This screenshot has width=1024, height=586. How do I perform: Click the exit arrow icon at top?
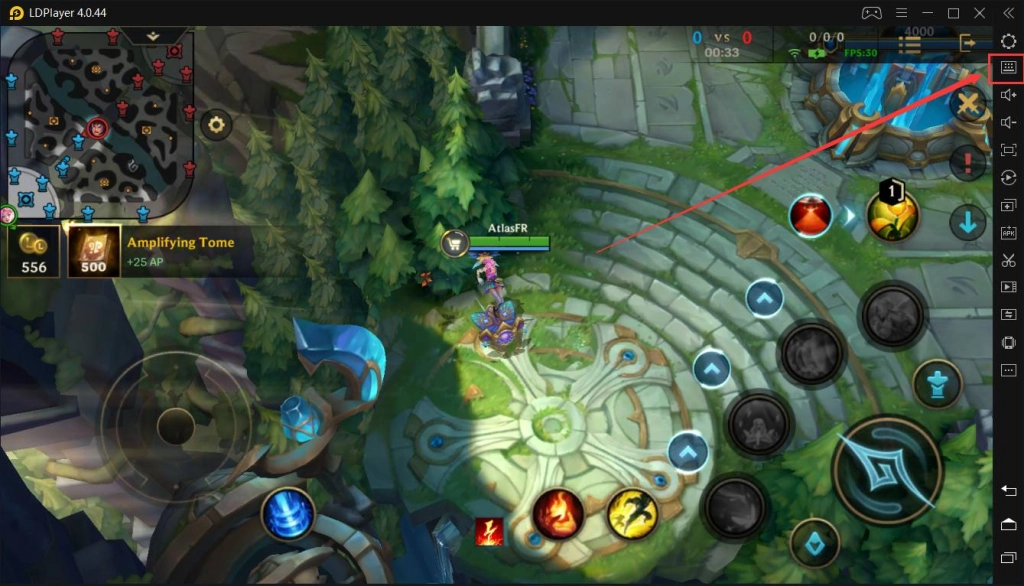(967, 43)
